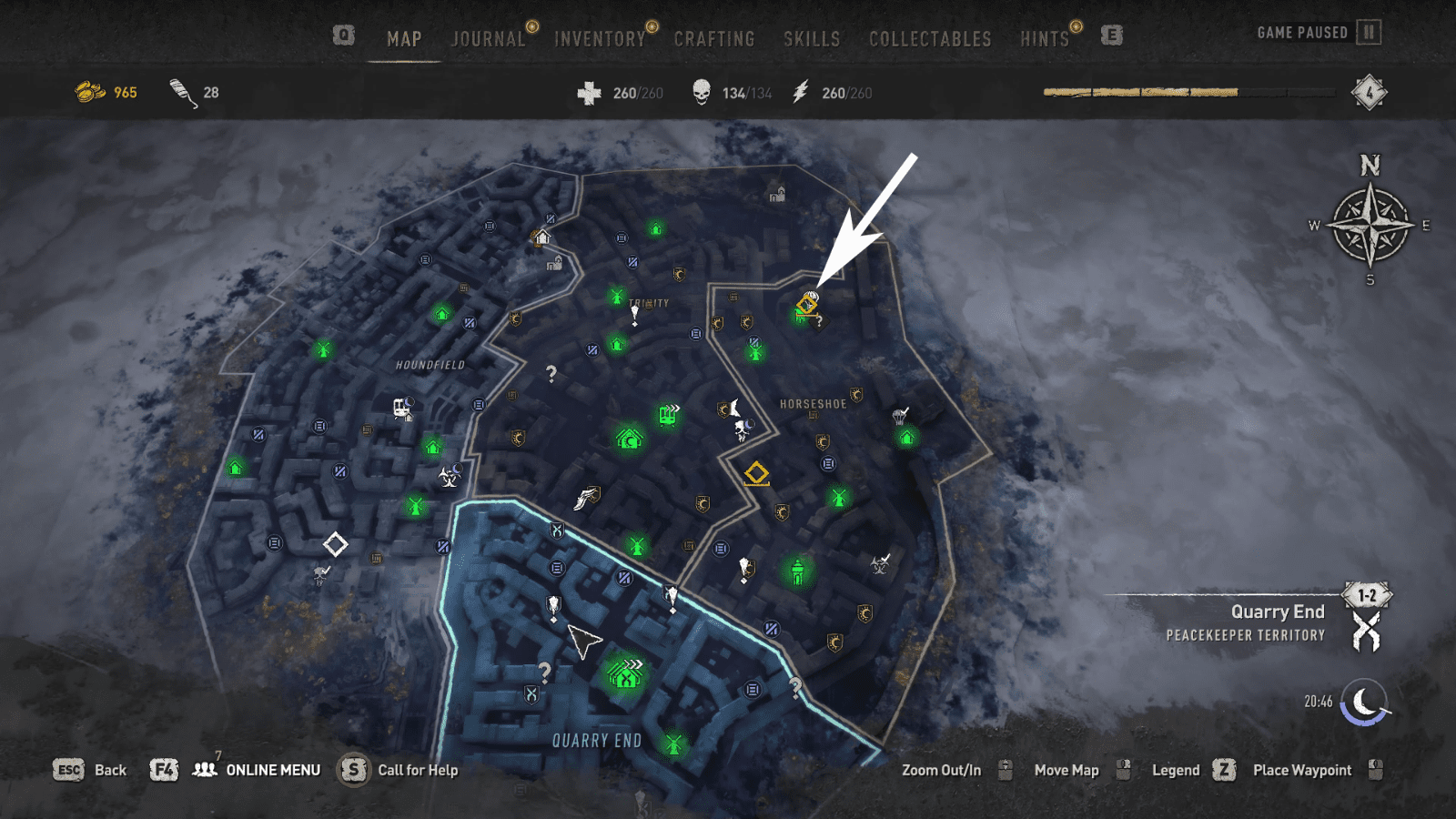Switch to the Skills tab

tap(812, 39)
